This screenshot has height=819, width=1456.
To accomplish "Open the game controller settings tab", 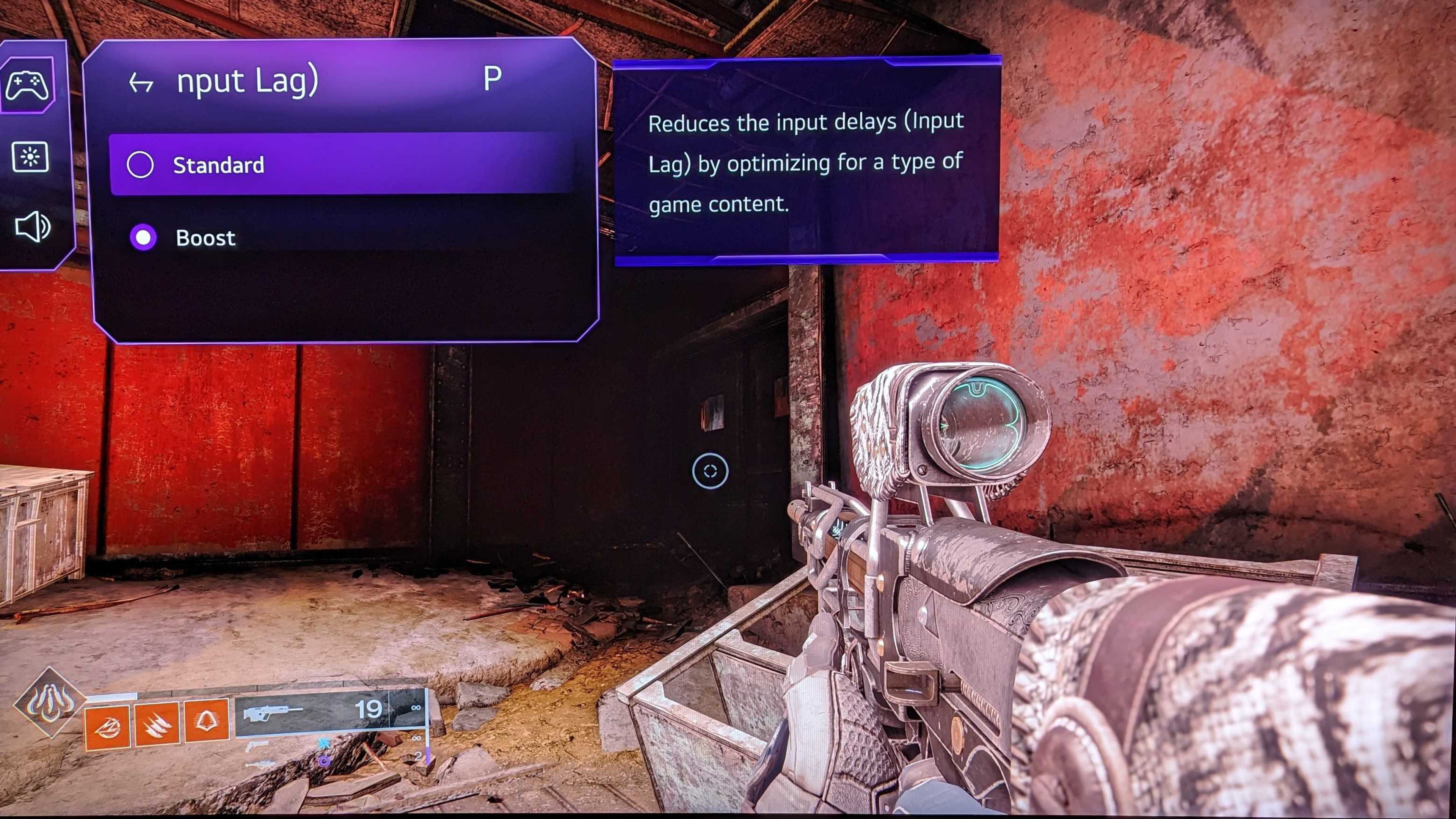I will tap(27, 85).
